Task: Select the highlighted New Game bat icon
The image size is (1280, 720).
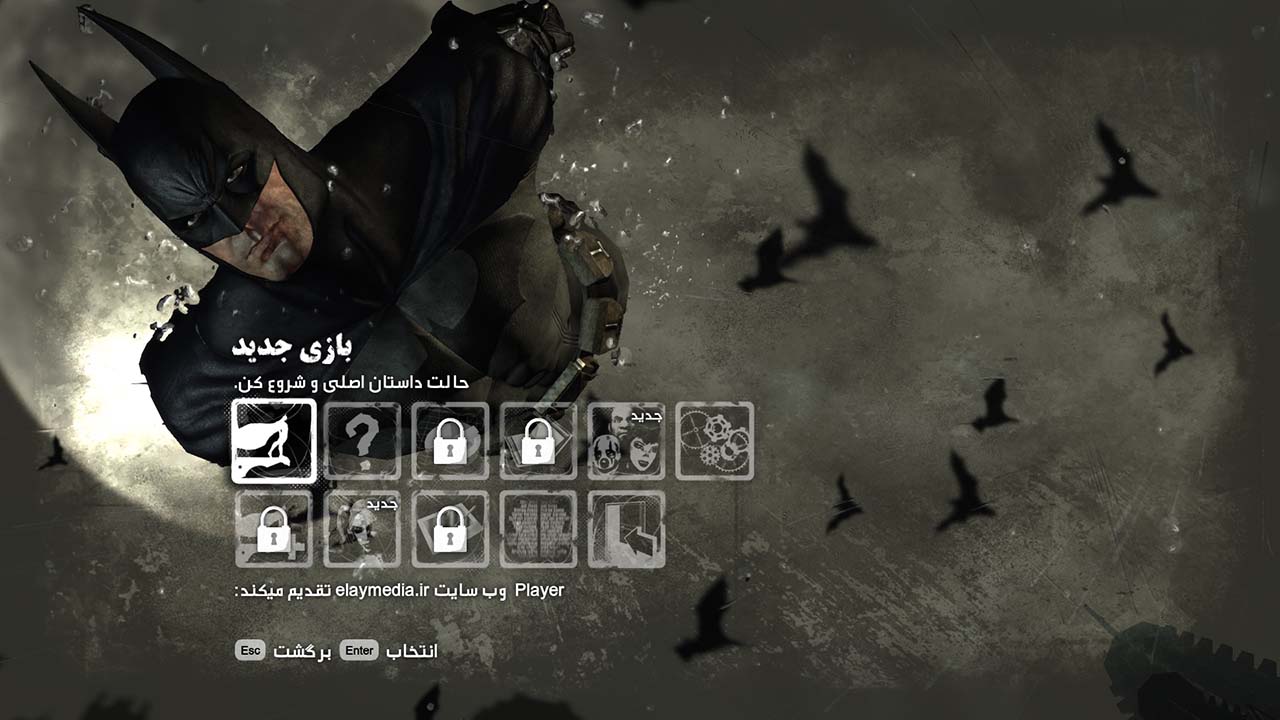Action: (x=273, y=442)
